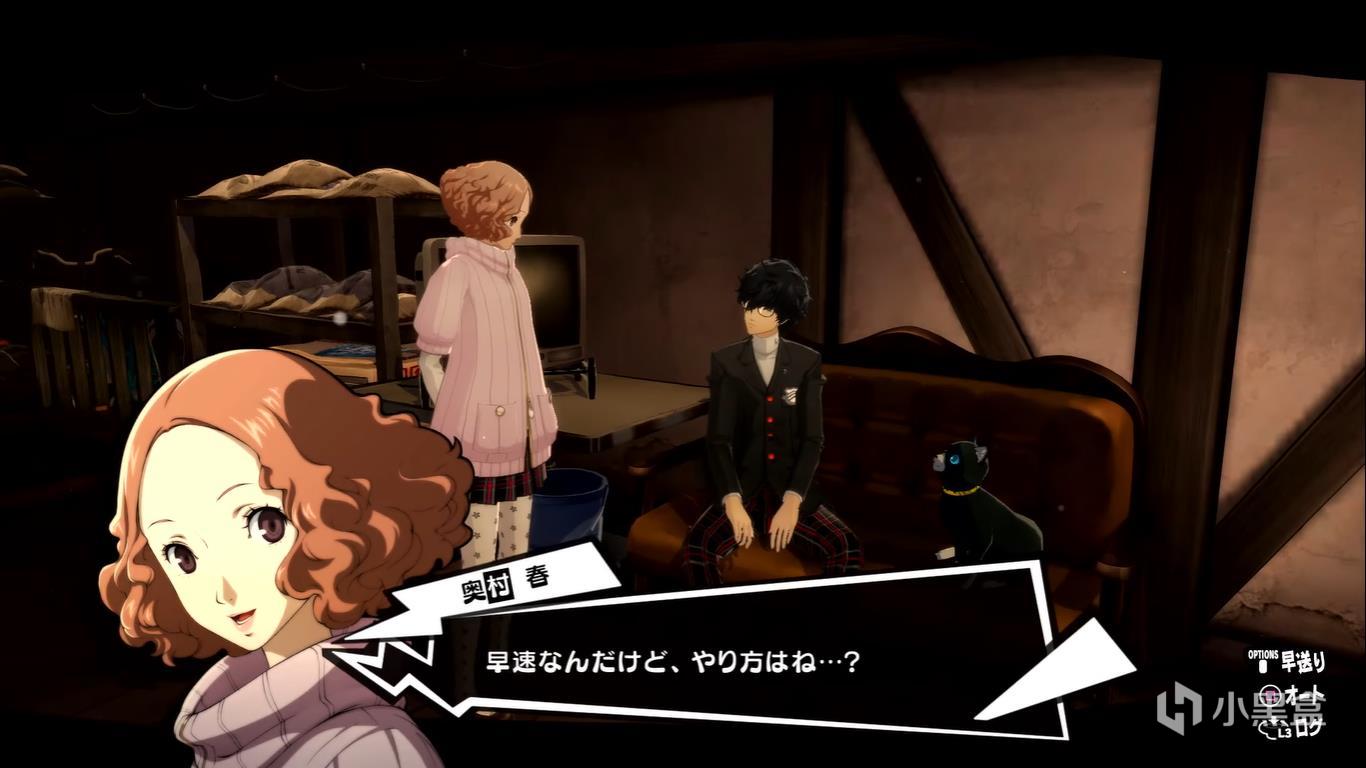The width and height of the screenshot is (1366, 768).
Task: Toggle the dialogue log open with L3
Action: 1274,728
